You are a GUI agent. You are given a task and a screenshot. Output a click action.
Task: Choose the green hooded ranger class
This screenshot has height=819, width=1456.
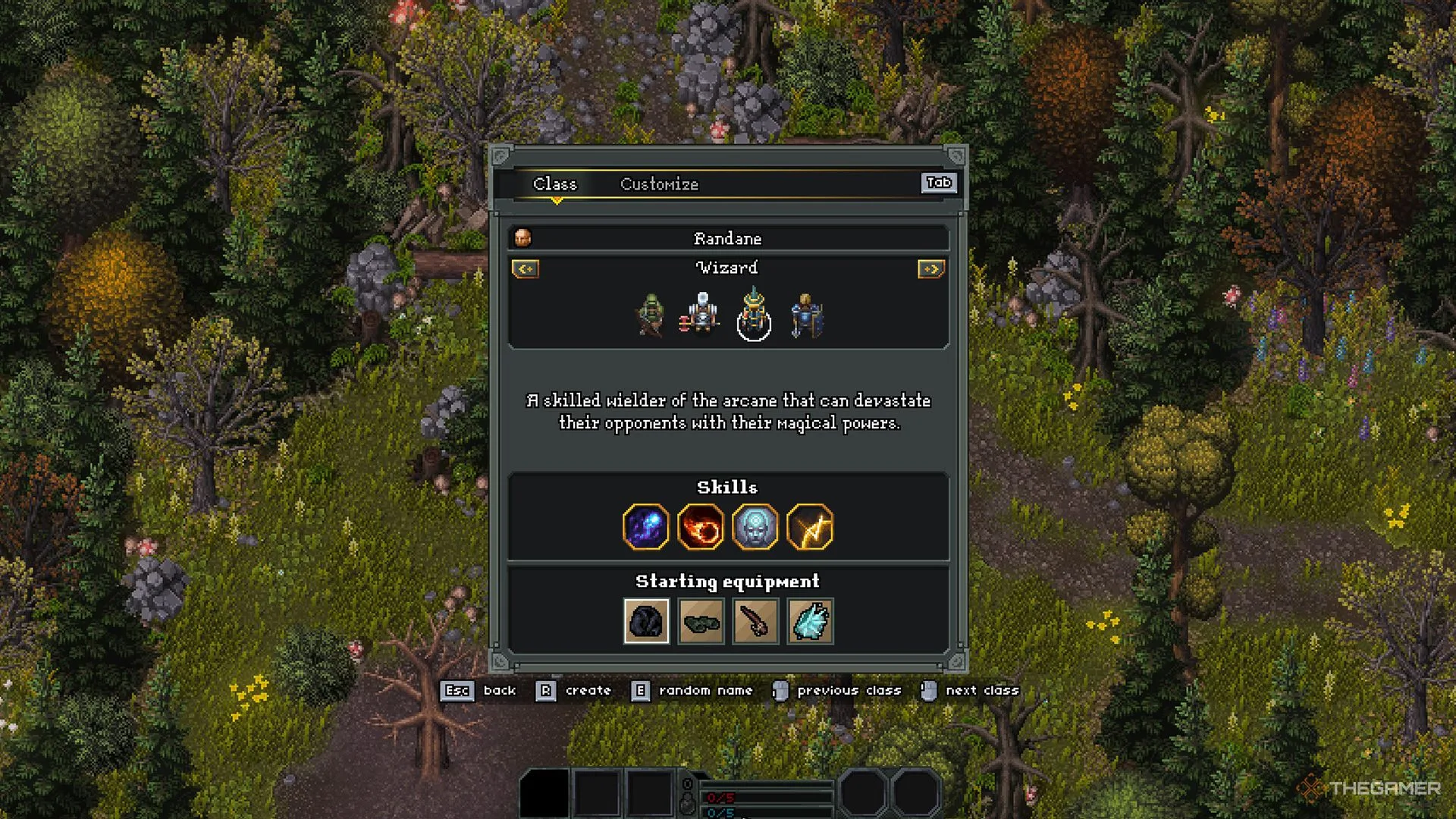pyautogui.click(x=651, y=315)
